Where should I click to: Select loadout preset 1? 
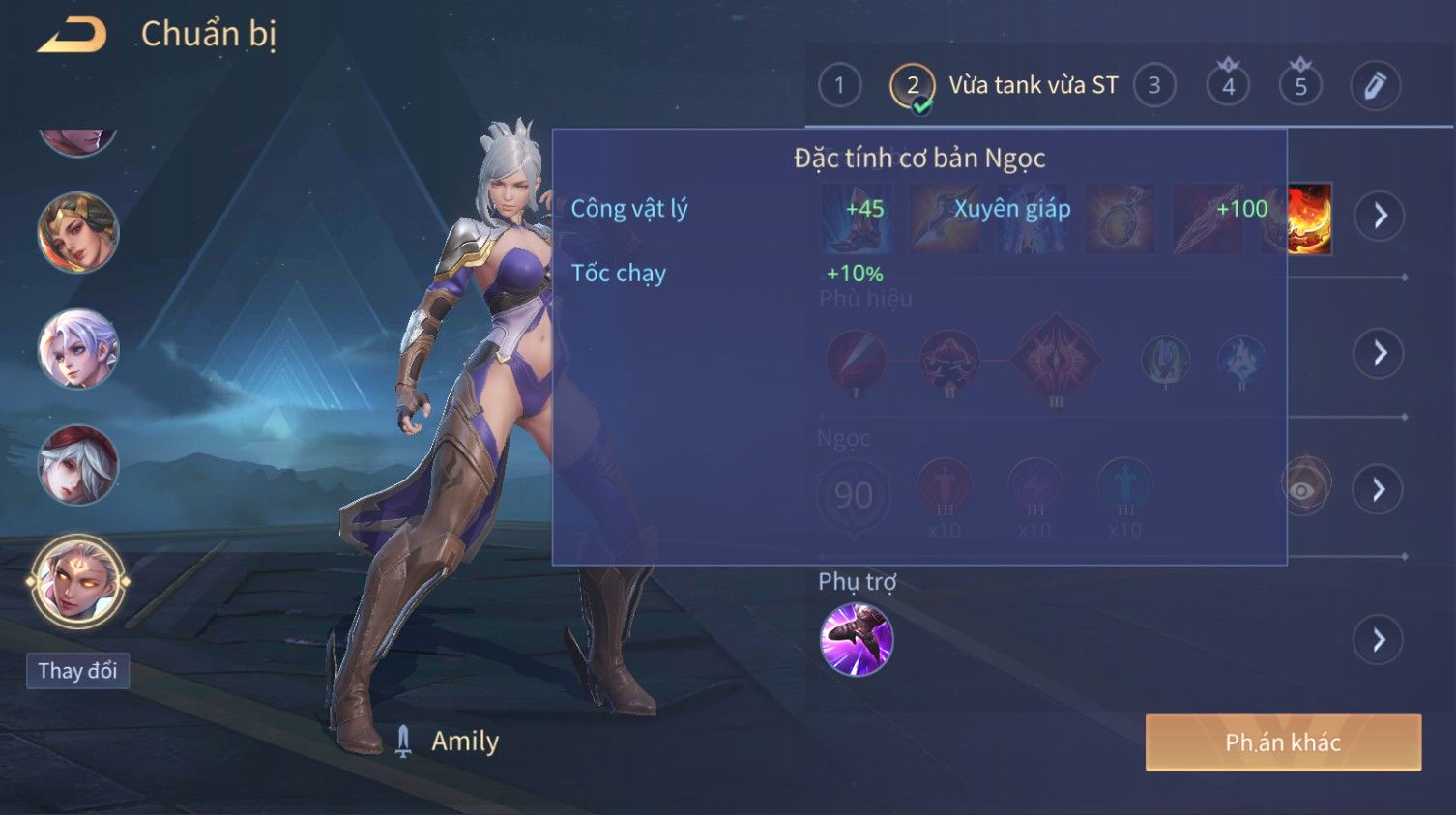click(839, 86)
